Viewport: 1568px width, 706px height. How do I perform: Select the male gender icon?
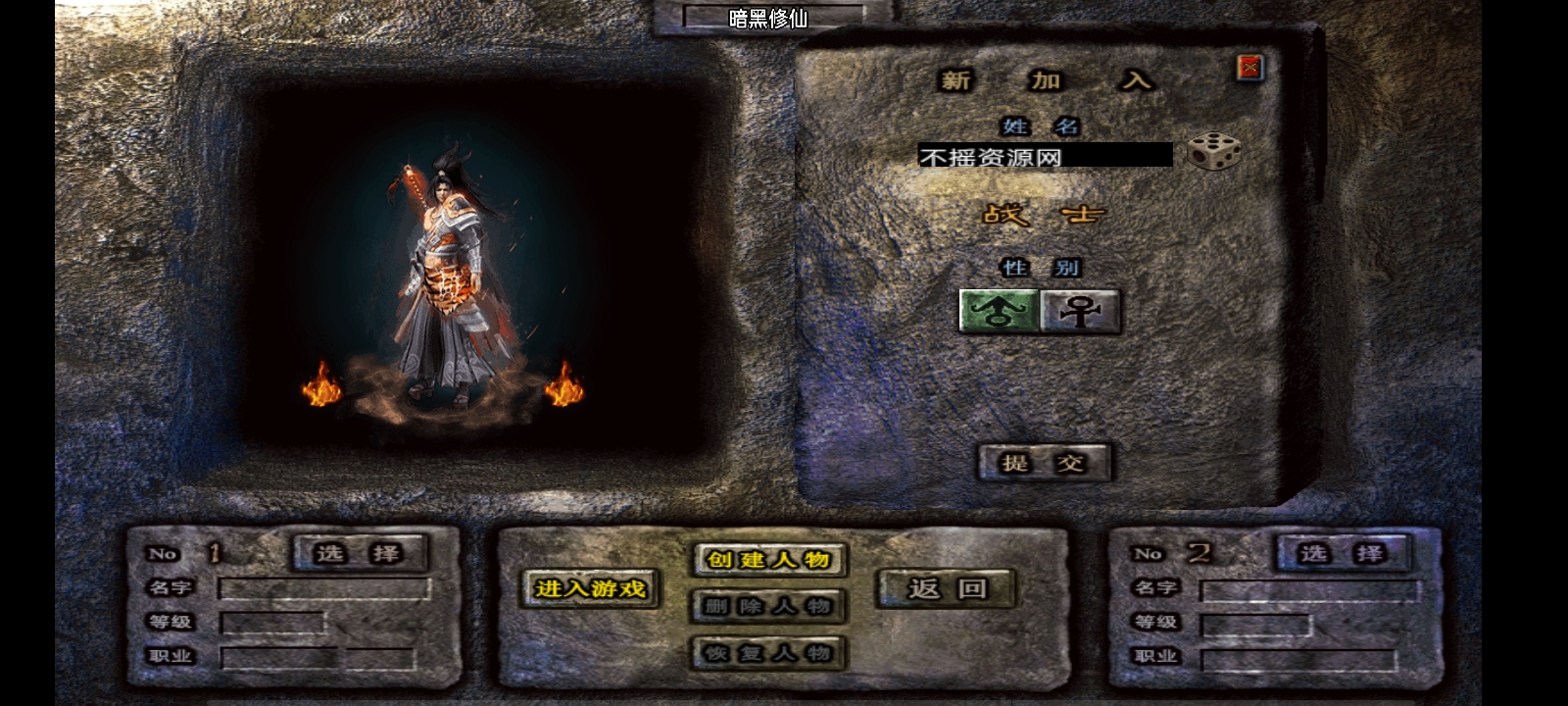pyautogui.click(x=999, y=312)
